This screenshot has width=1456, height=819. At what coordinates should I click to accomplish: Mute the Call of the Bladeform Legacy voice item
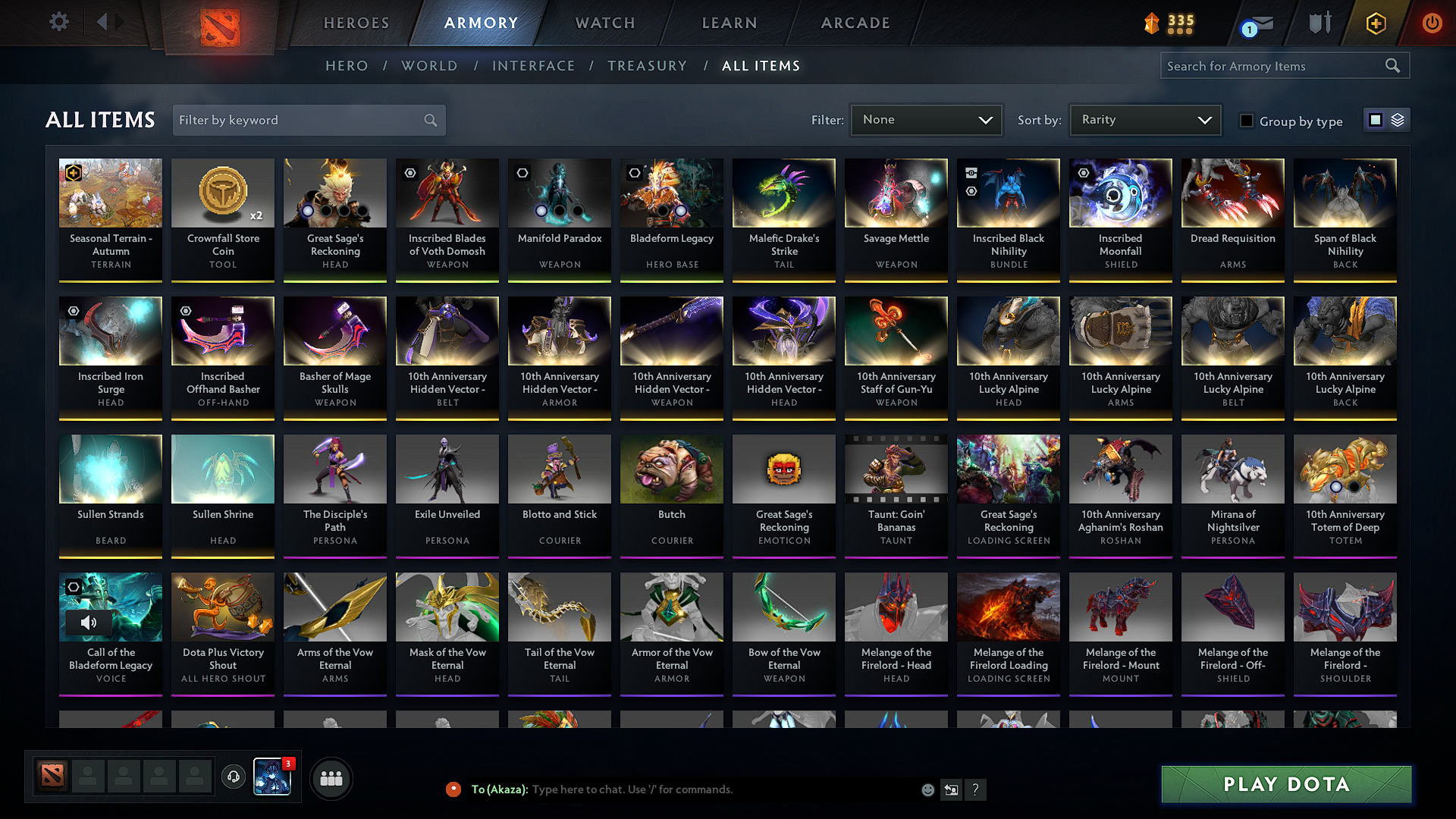(89, 622)
